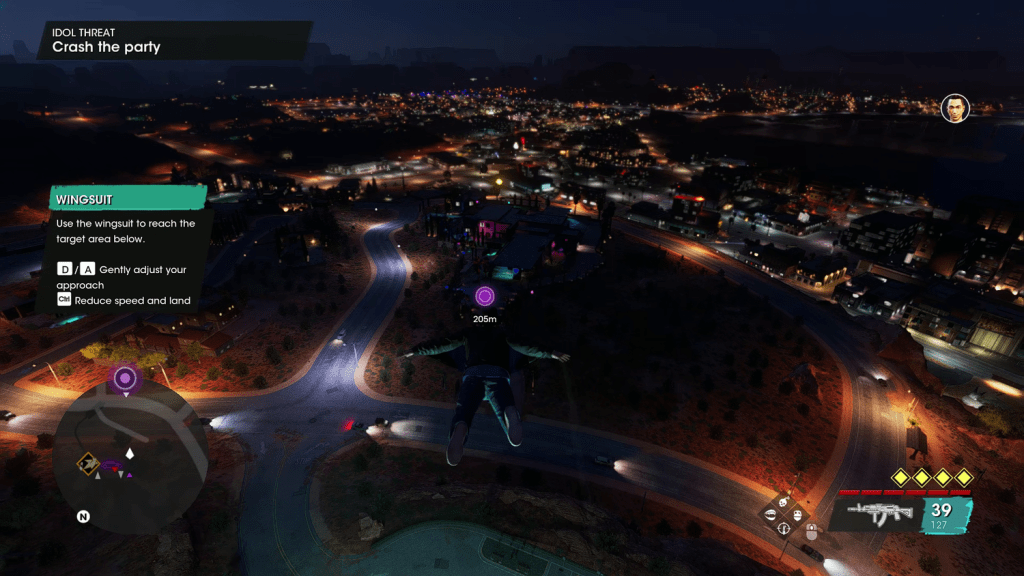Open the Idol Threat mission objective tracker

tap(170, 40)
